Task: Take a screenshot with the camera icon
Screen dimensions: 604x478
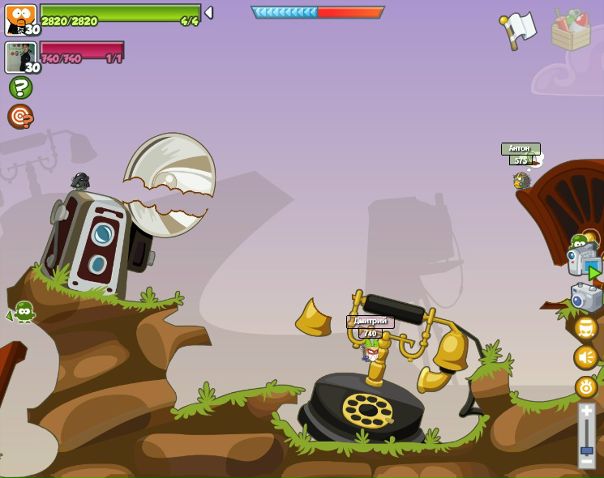Action: click(586, 296)
